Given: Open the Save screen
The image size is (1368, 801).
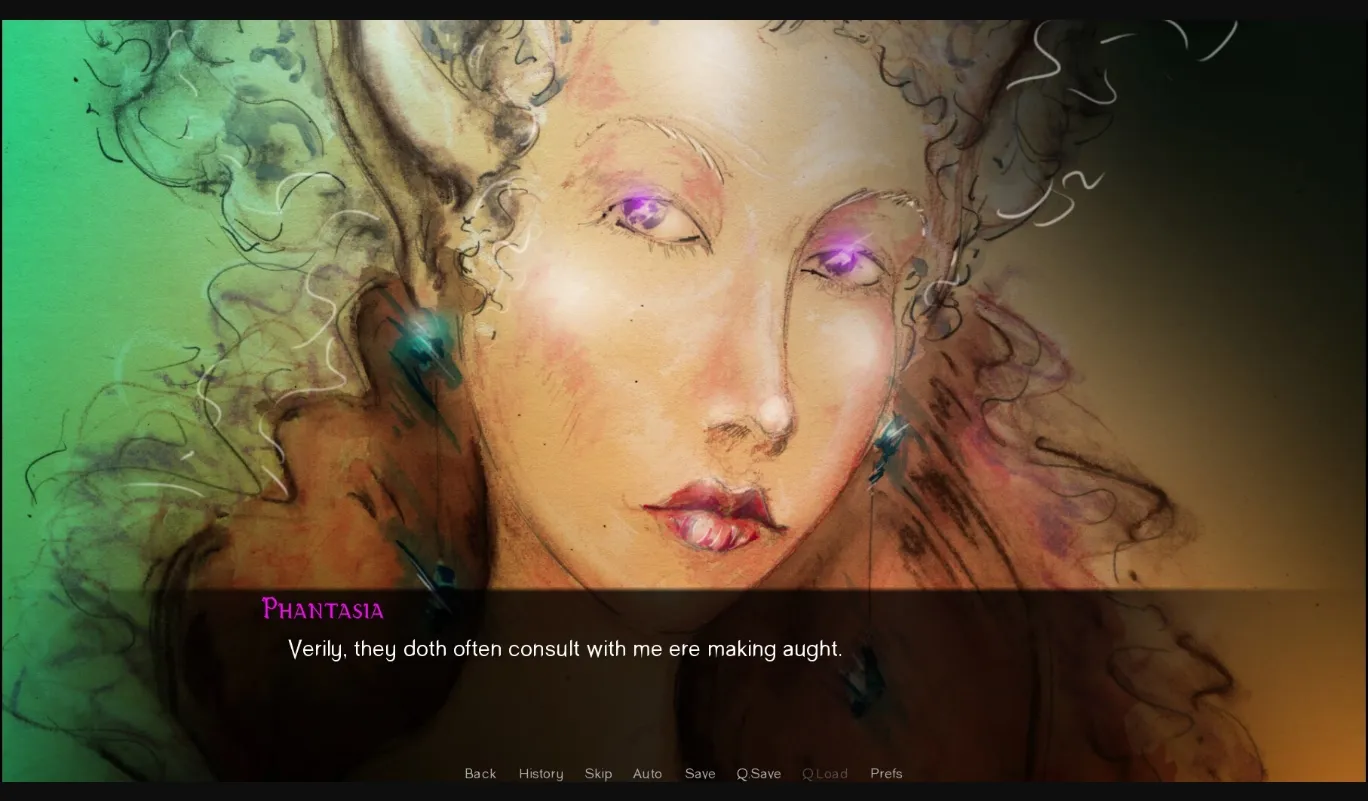Looking at the screenshot, I should [700, 773].
